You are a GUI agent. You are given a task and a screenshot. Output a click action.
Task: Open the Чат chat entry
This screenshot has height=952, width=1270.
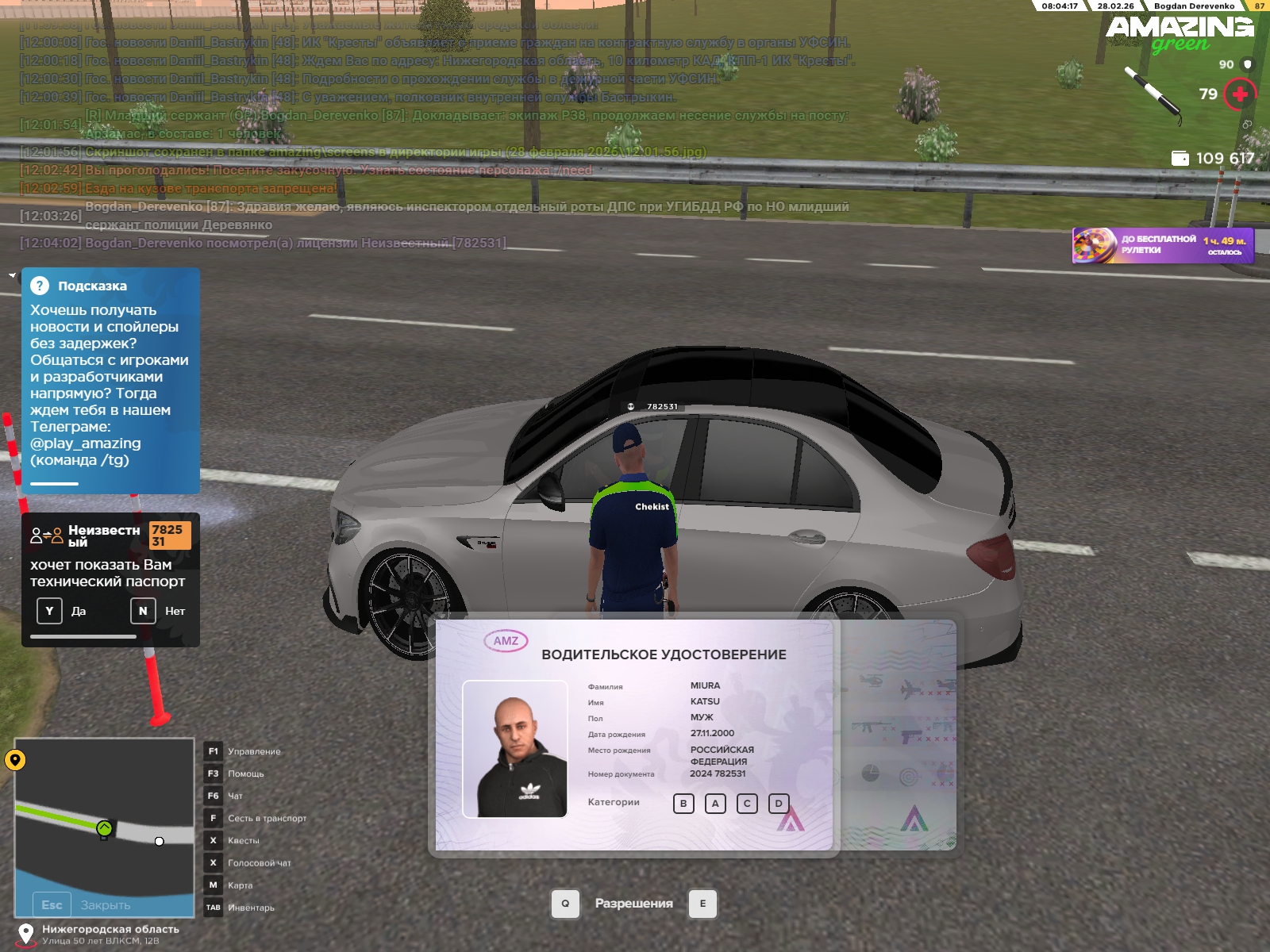[x=213, y=796]
